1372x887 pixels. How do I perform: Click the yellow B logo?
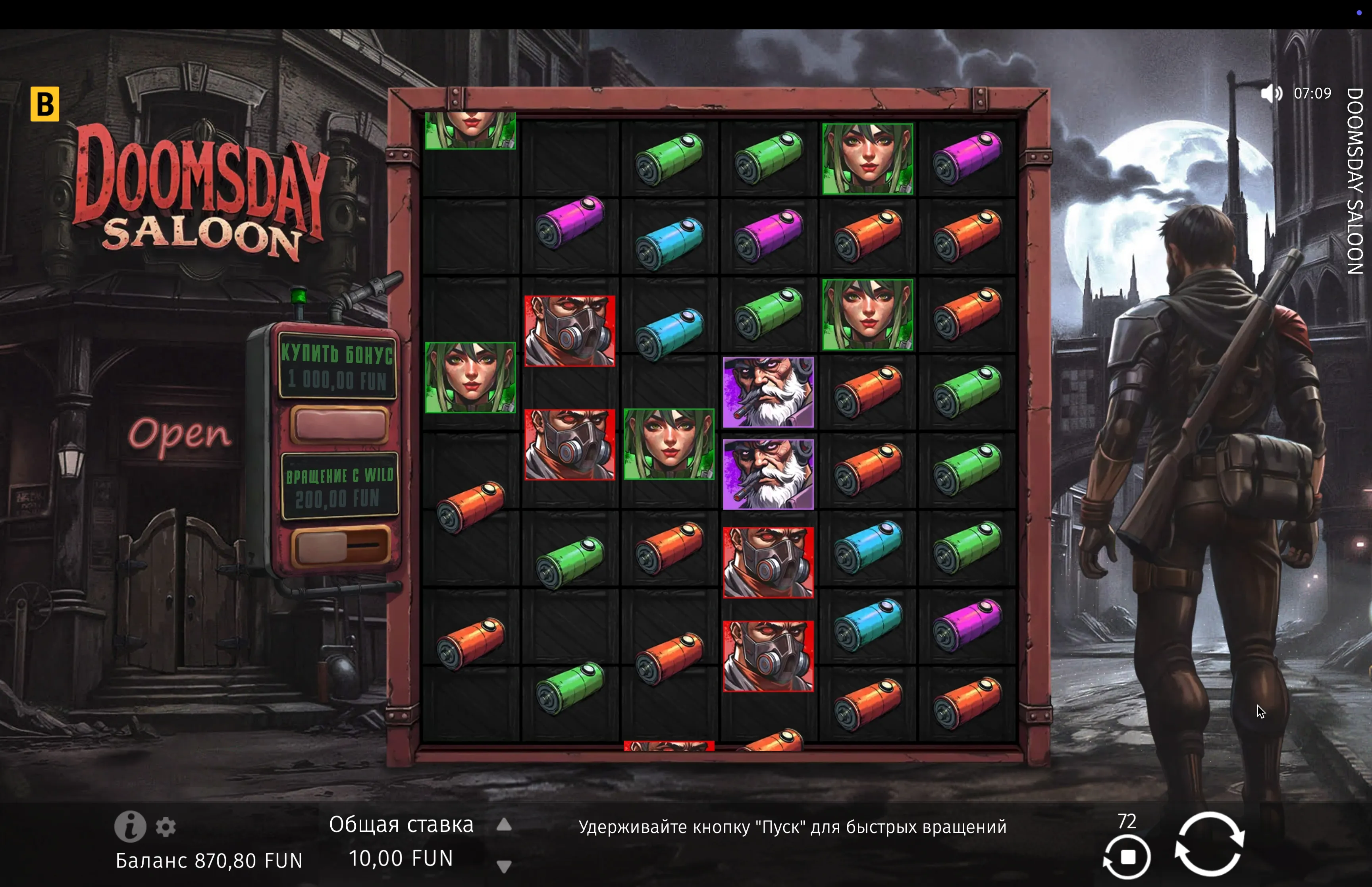click(x=45, y=104)
